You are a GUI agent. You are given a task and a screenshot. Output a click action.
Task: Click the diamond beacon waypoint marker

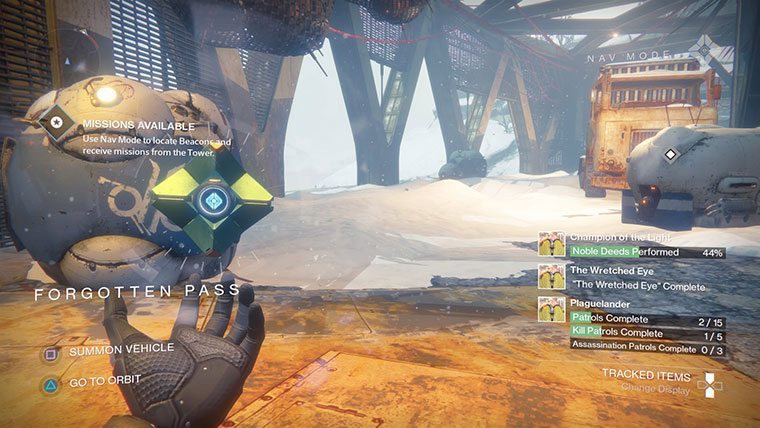click(x=671, y=154)
